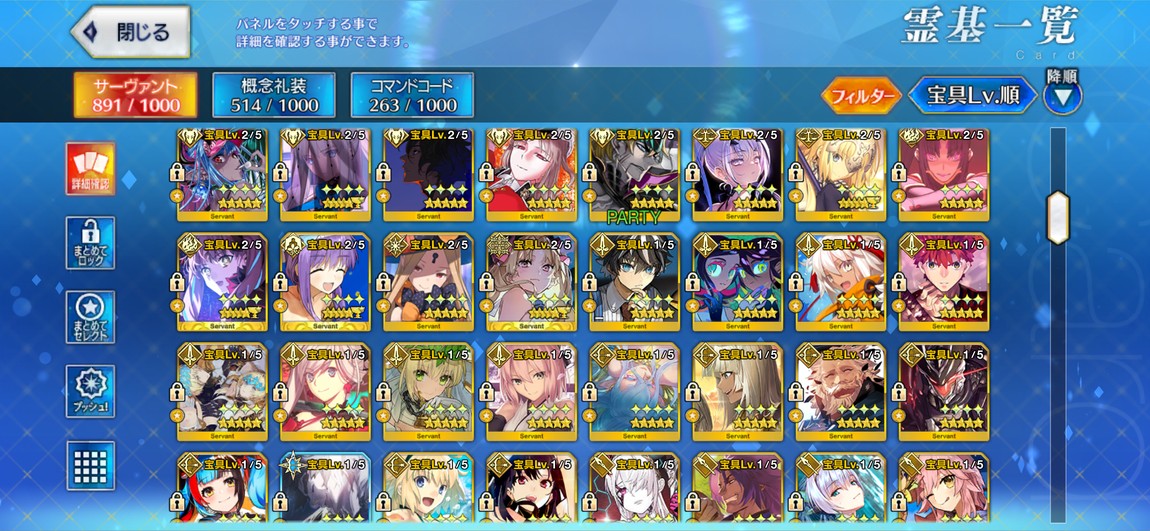The height and width of the screenshot is (531, 1150).
Task: Click the list scrollbar handle
Action: (x=1057, y=217)
